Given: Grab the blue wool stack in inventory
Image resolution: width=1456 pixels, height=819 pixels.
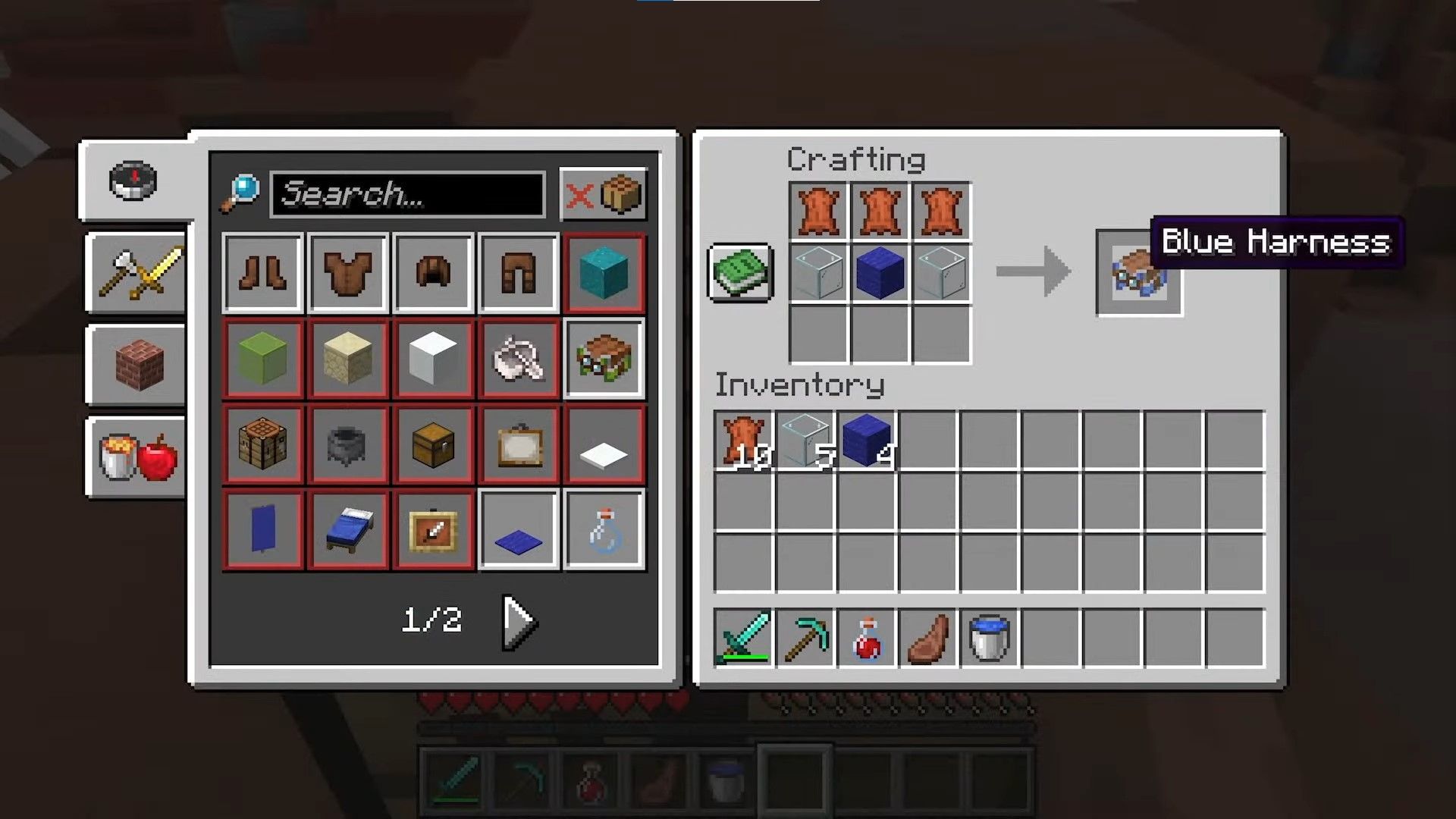Looking at the screenshot, I should 867,441.
